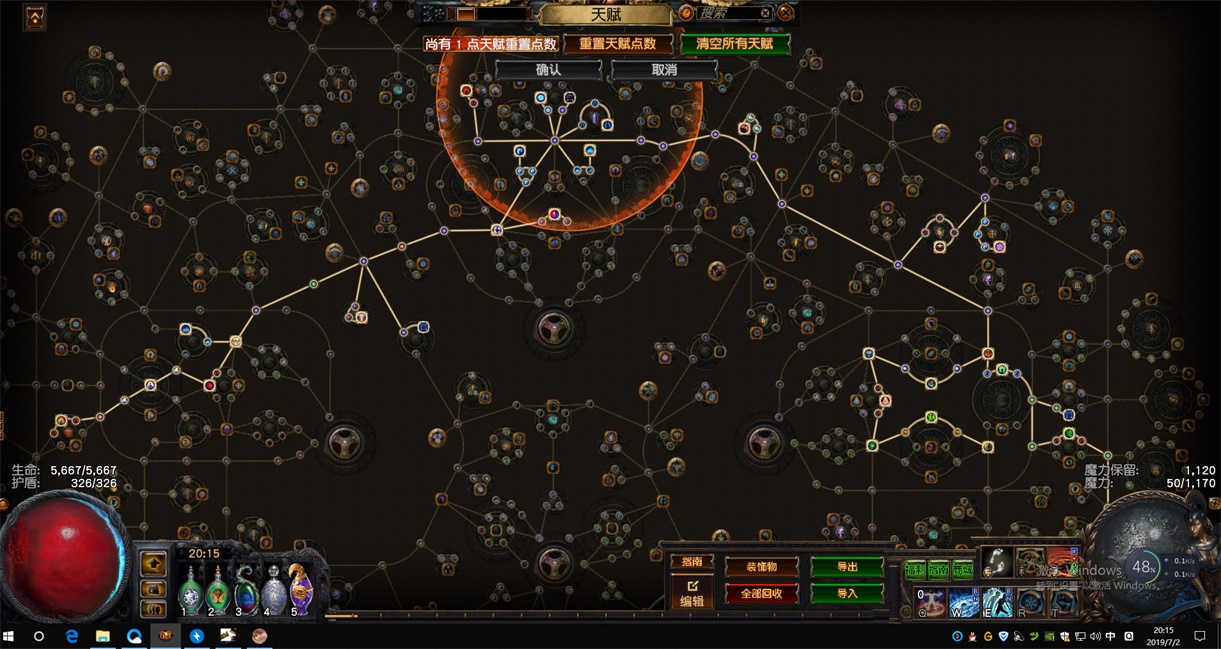The image size is (1221, 649).
Task: Export the build with 导出
Action: (847, 567)
